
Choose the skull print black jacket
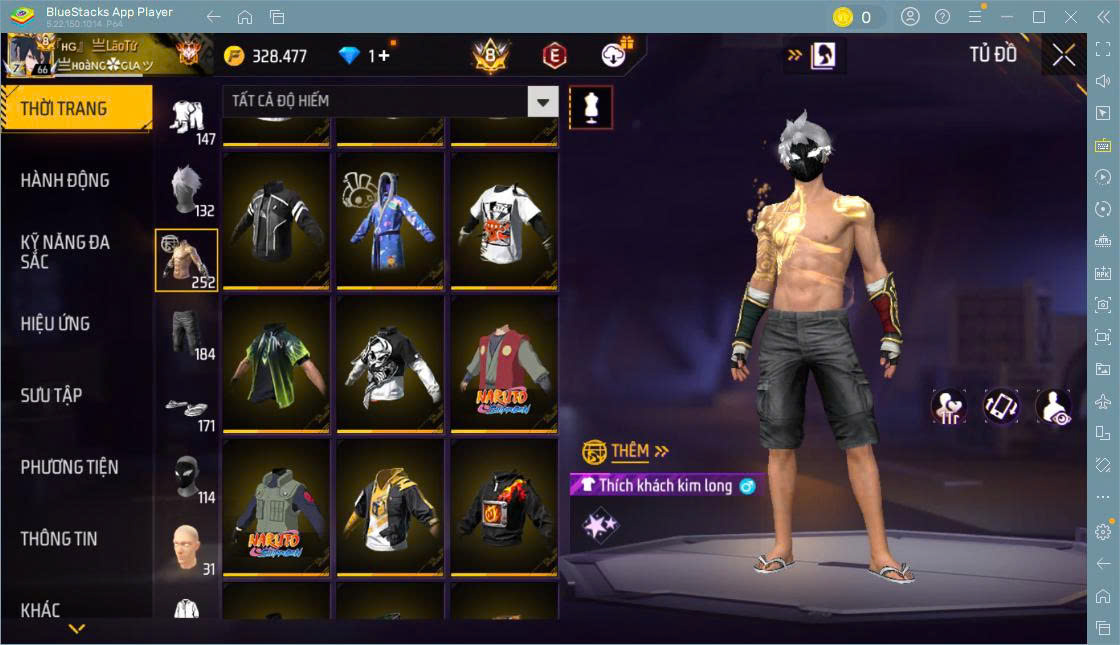[x=390, y=364]
